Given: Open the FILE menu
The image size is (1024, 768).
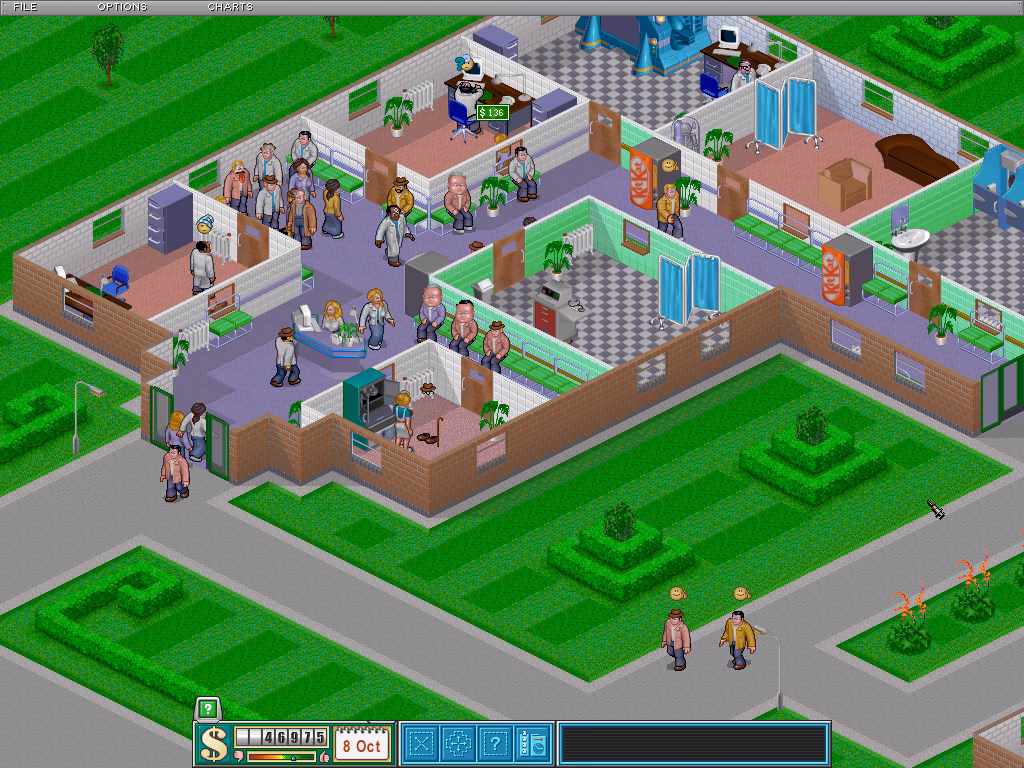Looking at the screenshot, I should click(x=26, y=7).
